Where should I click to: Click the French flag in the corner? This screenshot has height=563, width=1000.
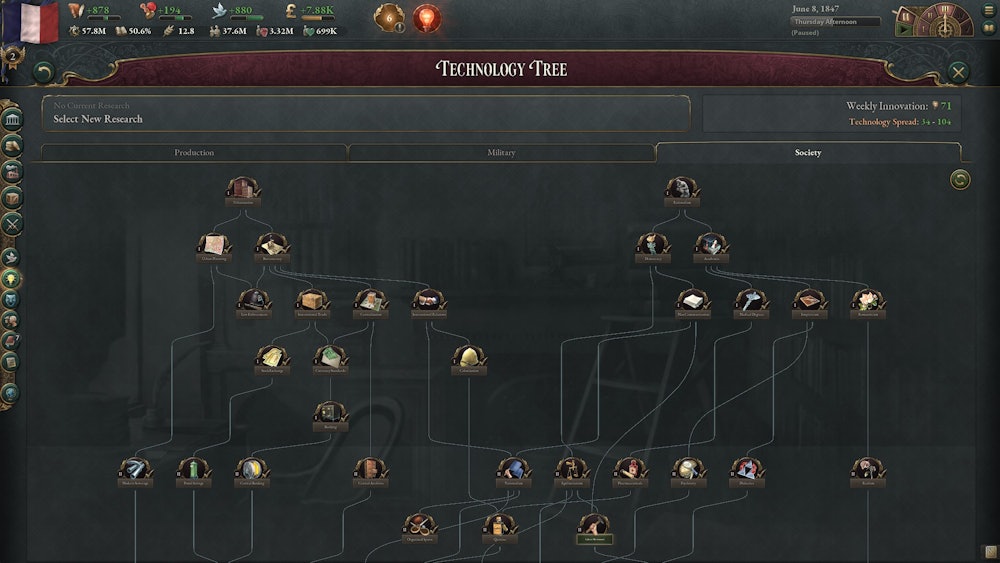[x=30, y=22]
